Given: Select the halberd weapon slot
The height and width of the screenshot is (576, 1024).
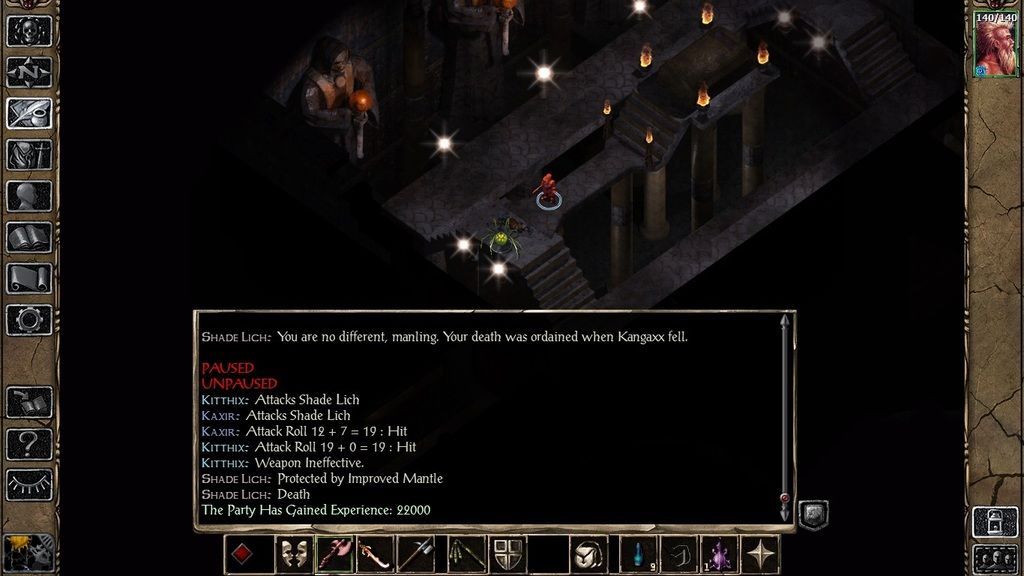Looking at the screenshot, I should click(x=416, y=555).
